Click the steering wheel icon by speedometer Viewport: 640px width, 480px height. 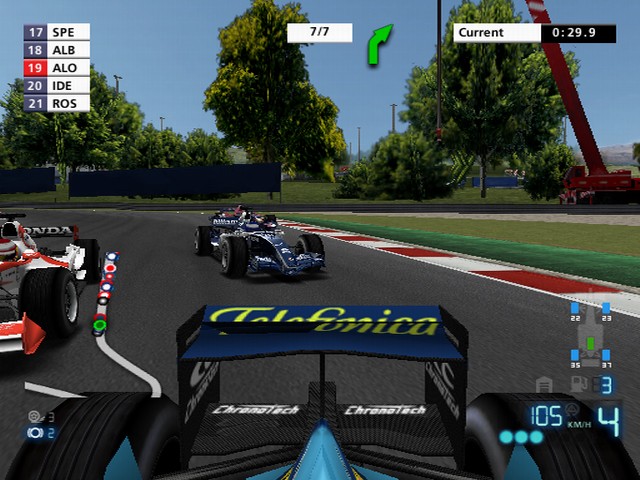(573, 409)
